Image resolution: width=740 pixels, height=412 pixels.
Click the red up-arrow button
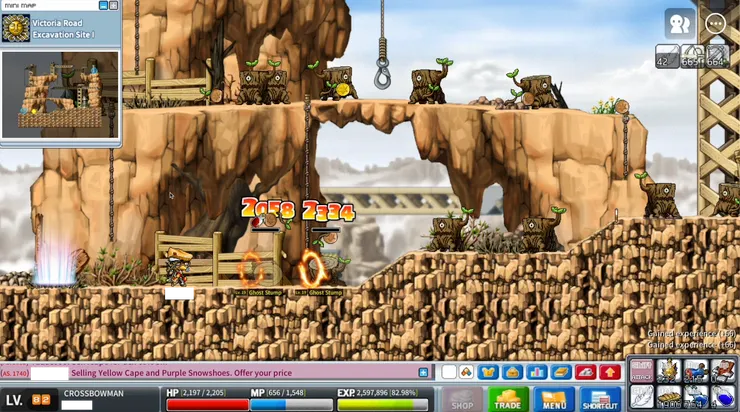pyautogui.click(x=610, y=372)
